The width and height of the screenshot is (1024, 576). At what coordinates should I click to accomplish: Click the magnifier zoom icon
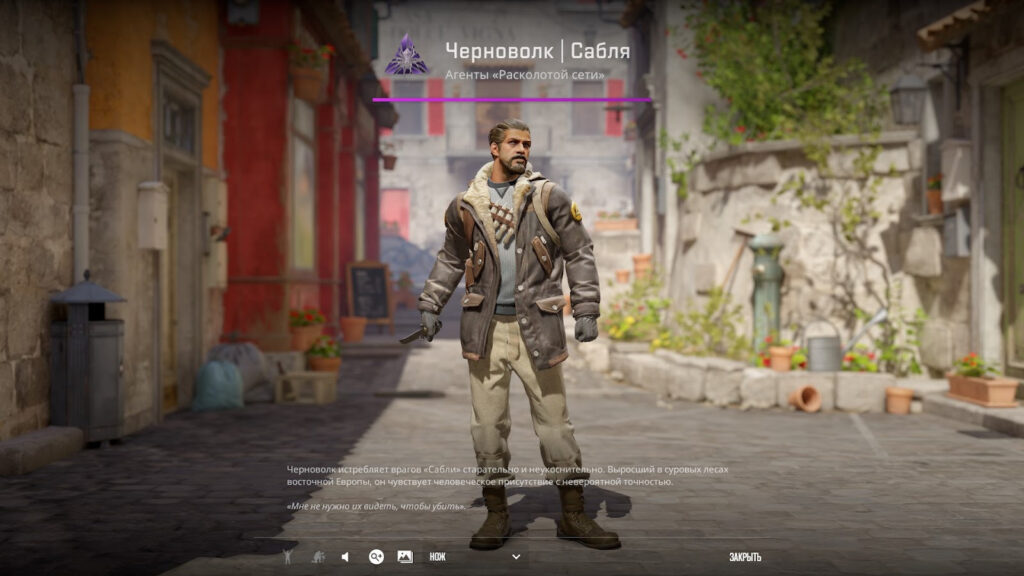click(376, 557)
